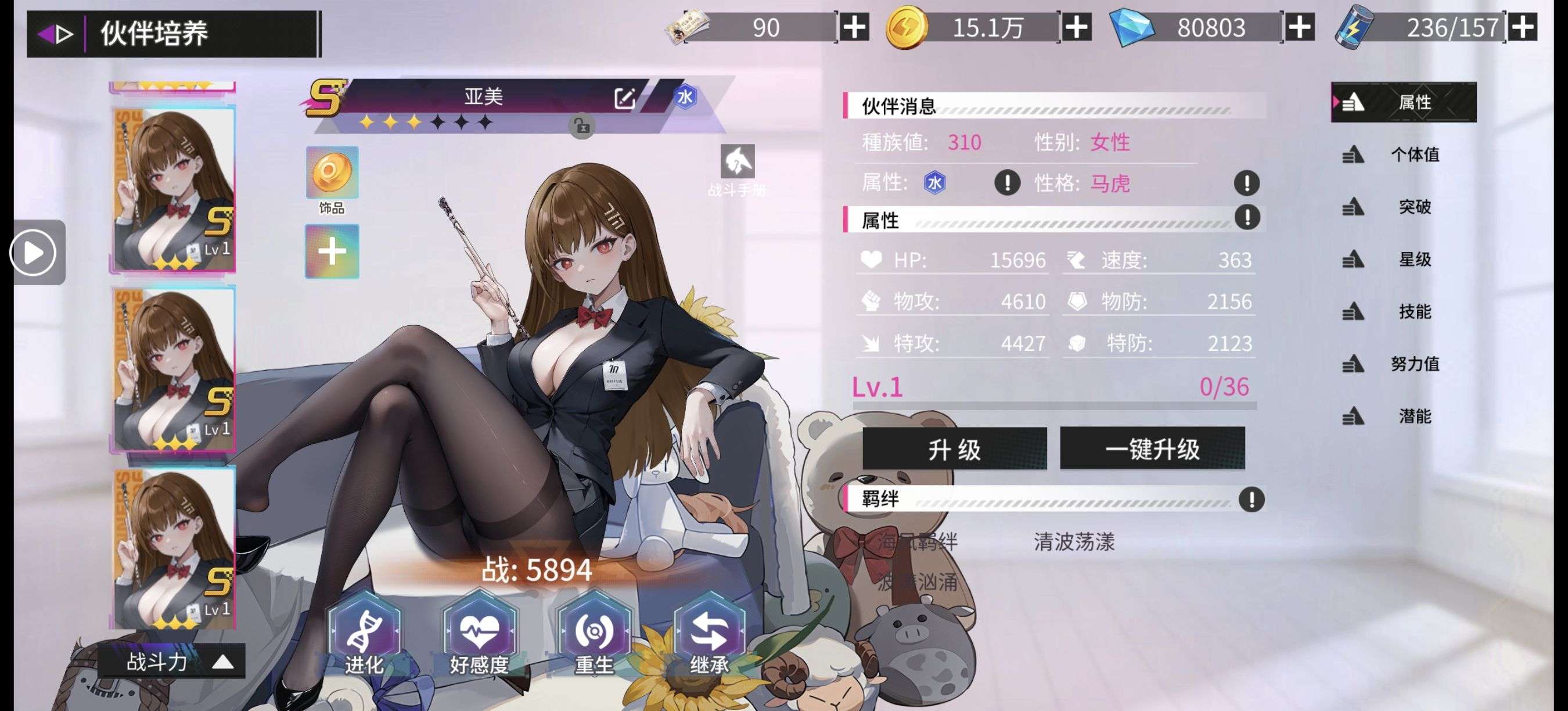
Task: Switch to the 技能 skills tab
Action: pos(1415,313)
